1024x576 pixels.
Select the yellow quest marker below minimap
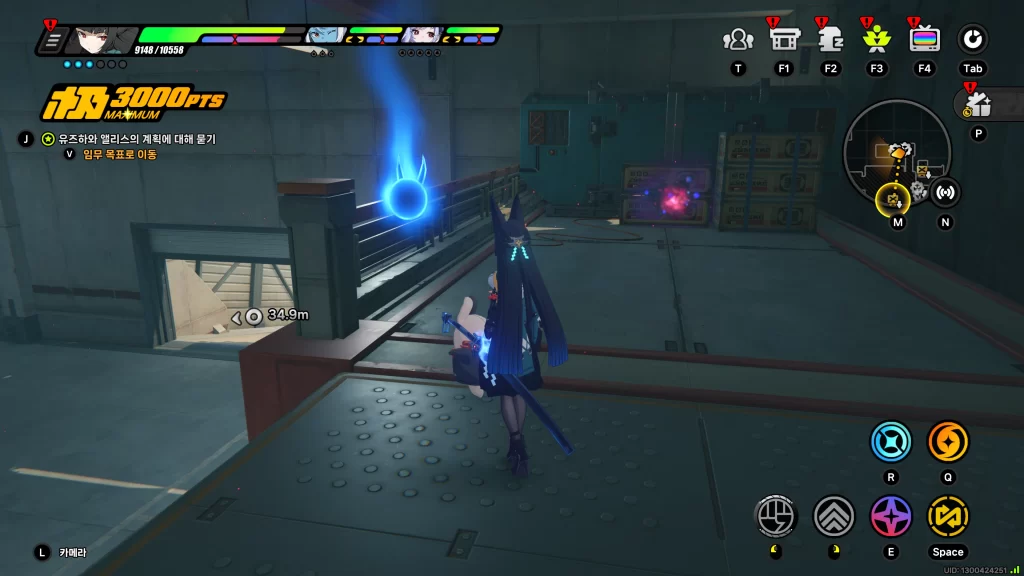pyautogui.click(x=892, y=198)
